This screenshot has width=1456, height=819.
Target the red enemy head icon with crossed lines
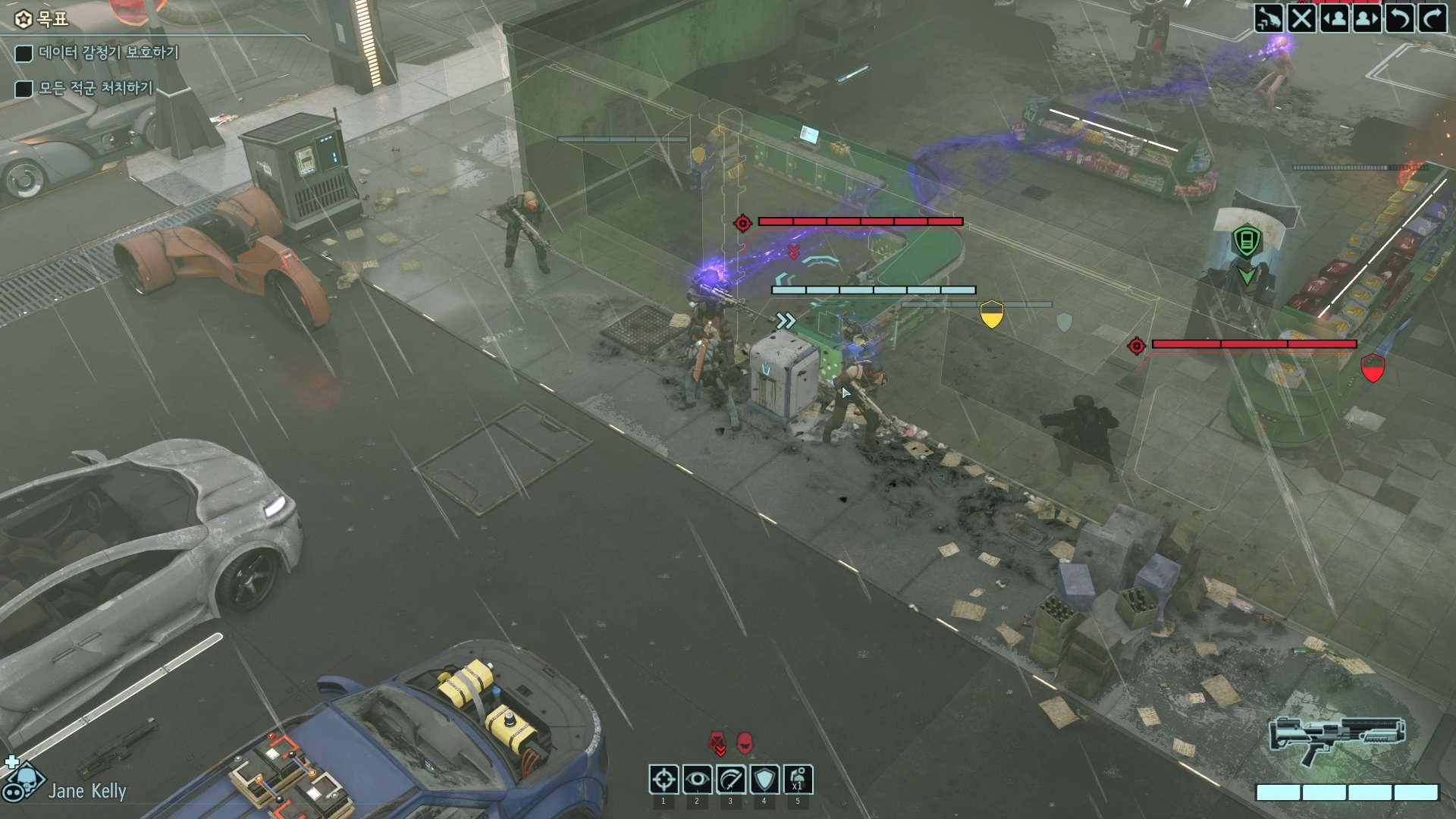(717, 742)
